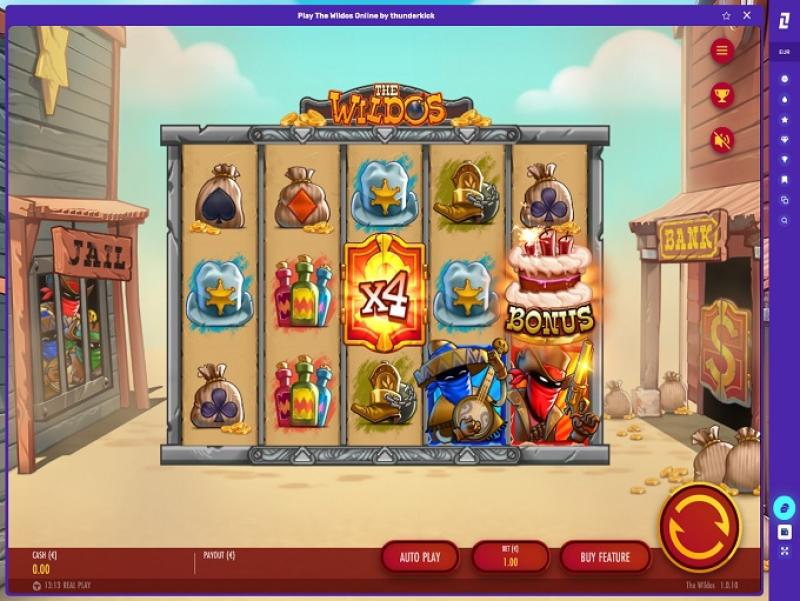This screenshot has height=601, width=800.
Task: Toggle the muted sound speaker button
Action: click(x=722, y=140)
